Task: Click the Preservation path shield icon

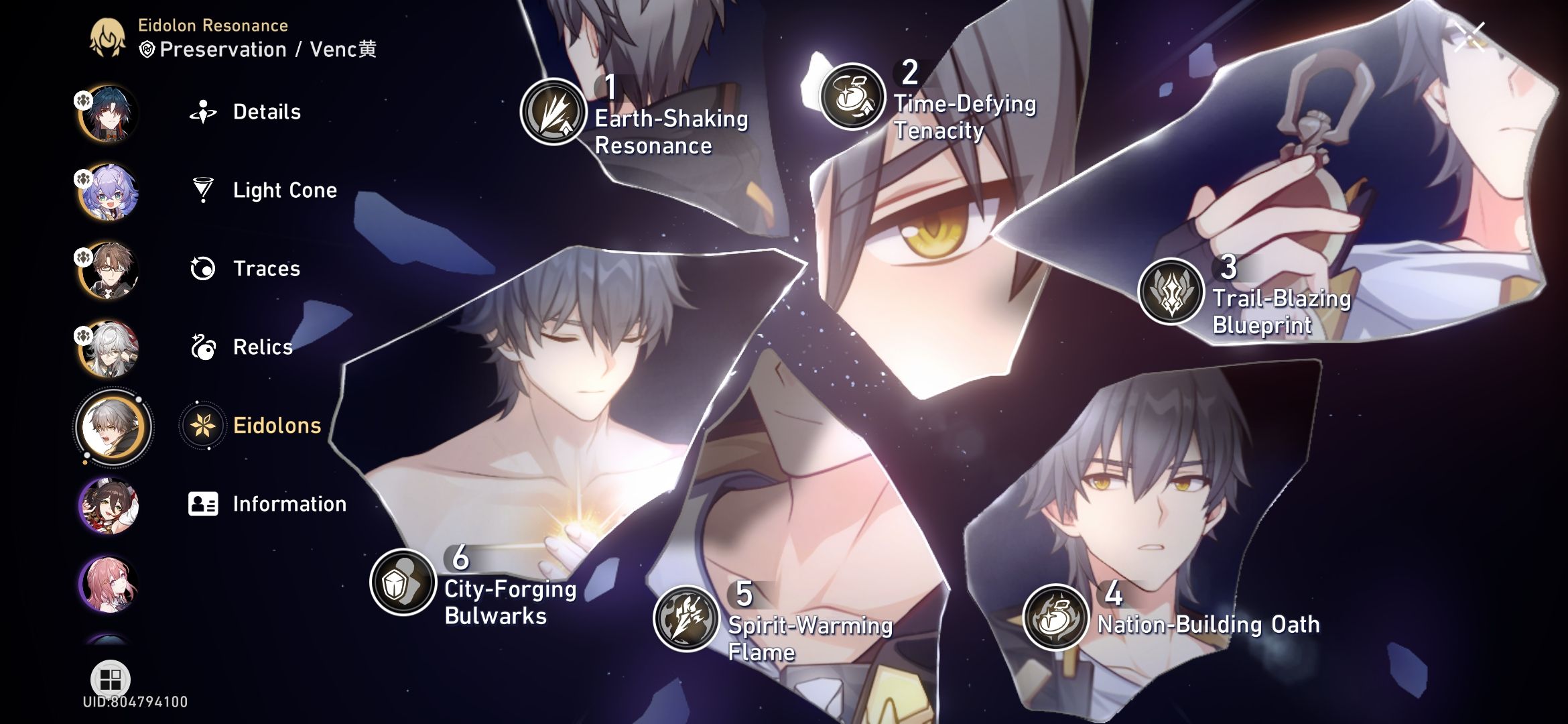Action: pyautogui.click(x=145, y=49)
